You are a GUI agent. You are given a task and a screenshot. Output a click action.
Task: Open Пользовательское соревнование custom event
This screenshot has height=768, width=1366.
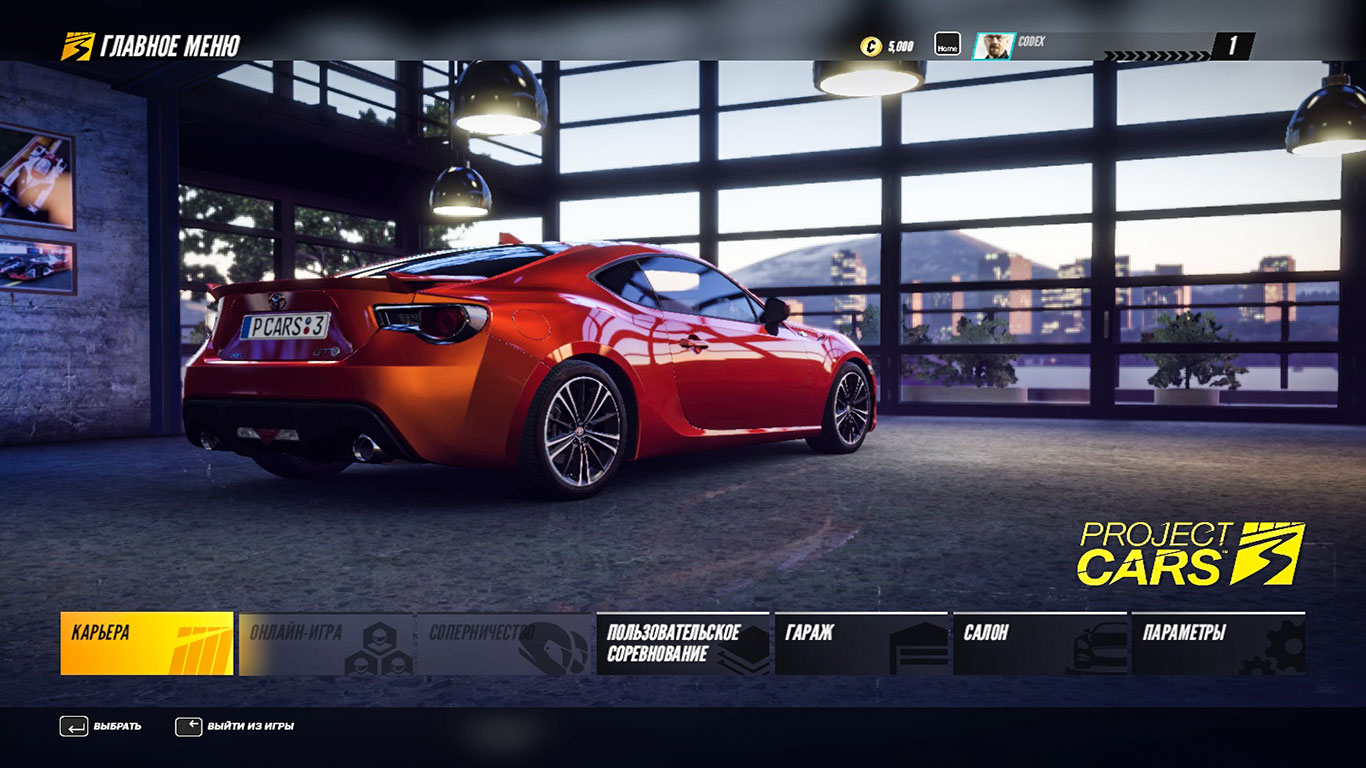[x=682, y=643]
